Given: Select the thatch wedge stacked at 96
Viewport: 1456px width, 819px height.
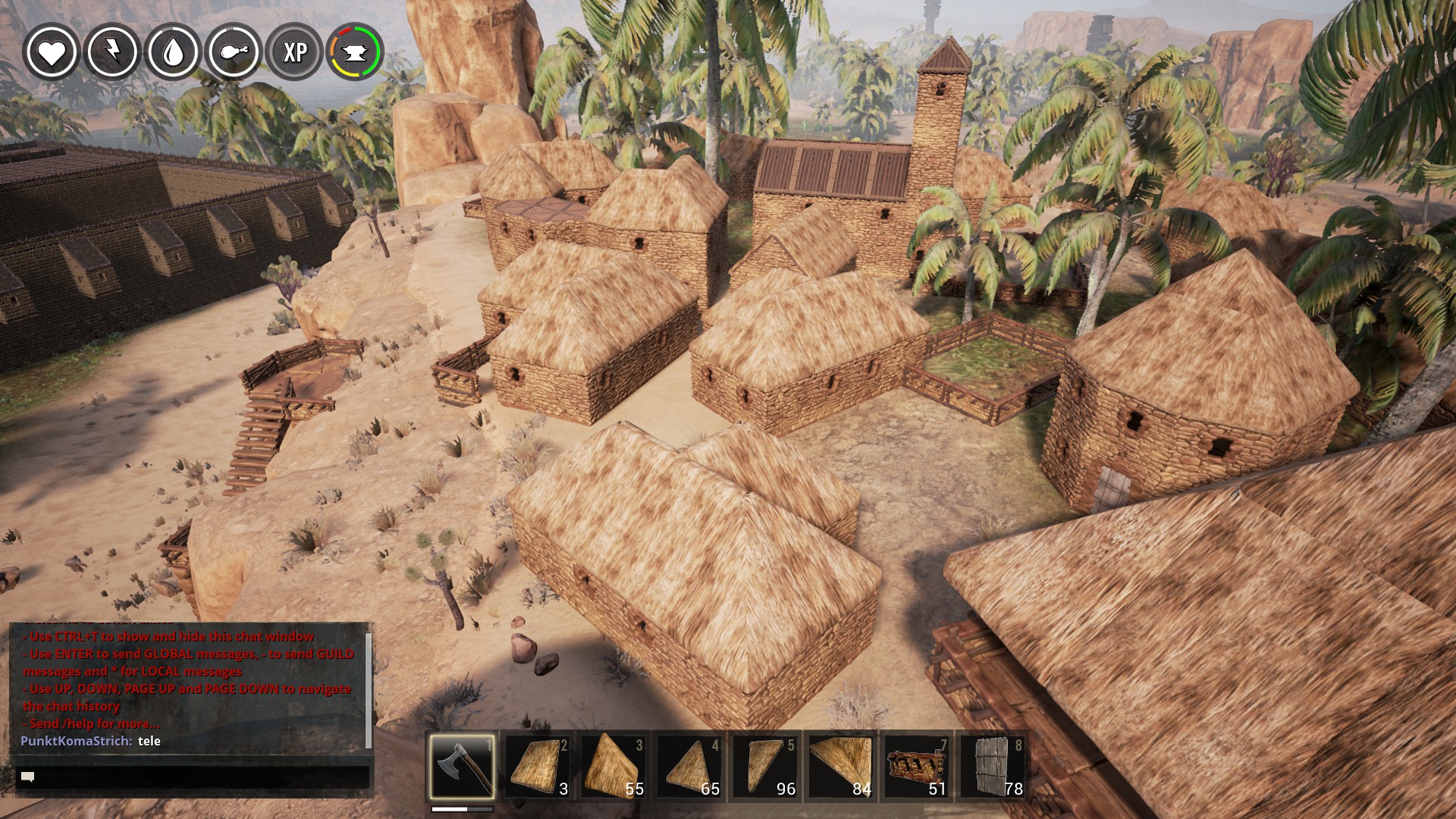Looking at the screenshot, I should coord(765,766).
